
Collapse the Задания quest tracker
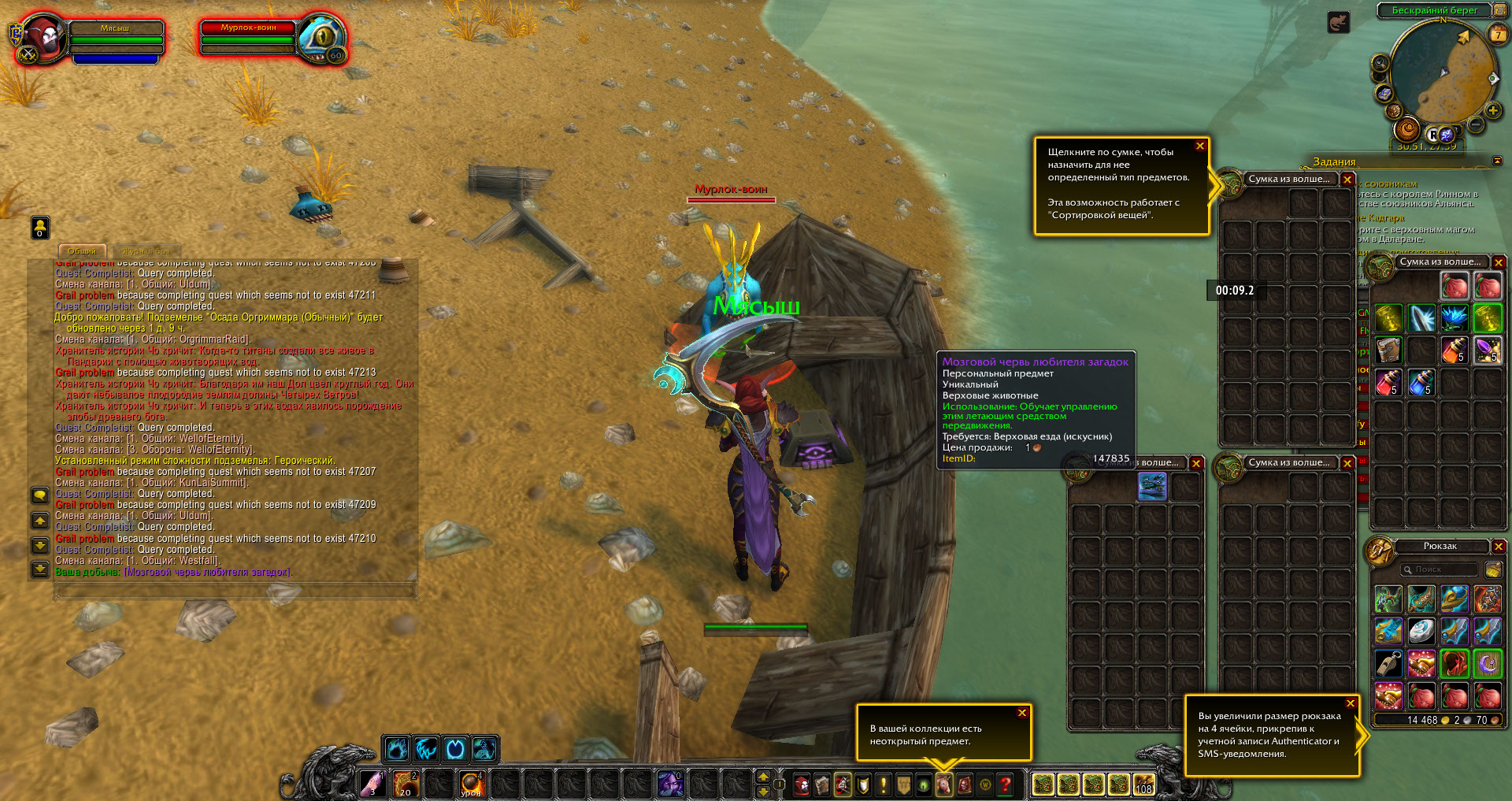[x=1497, y=161]
